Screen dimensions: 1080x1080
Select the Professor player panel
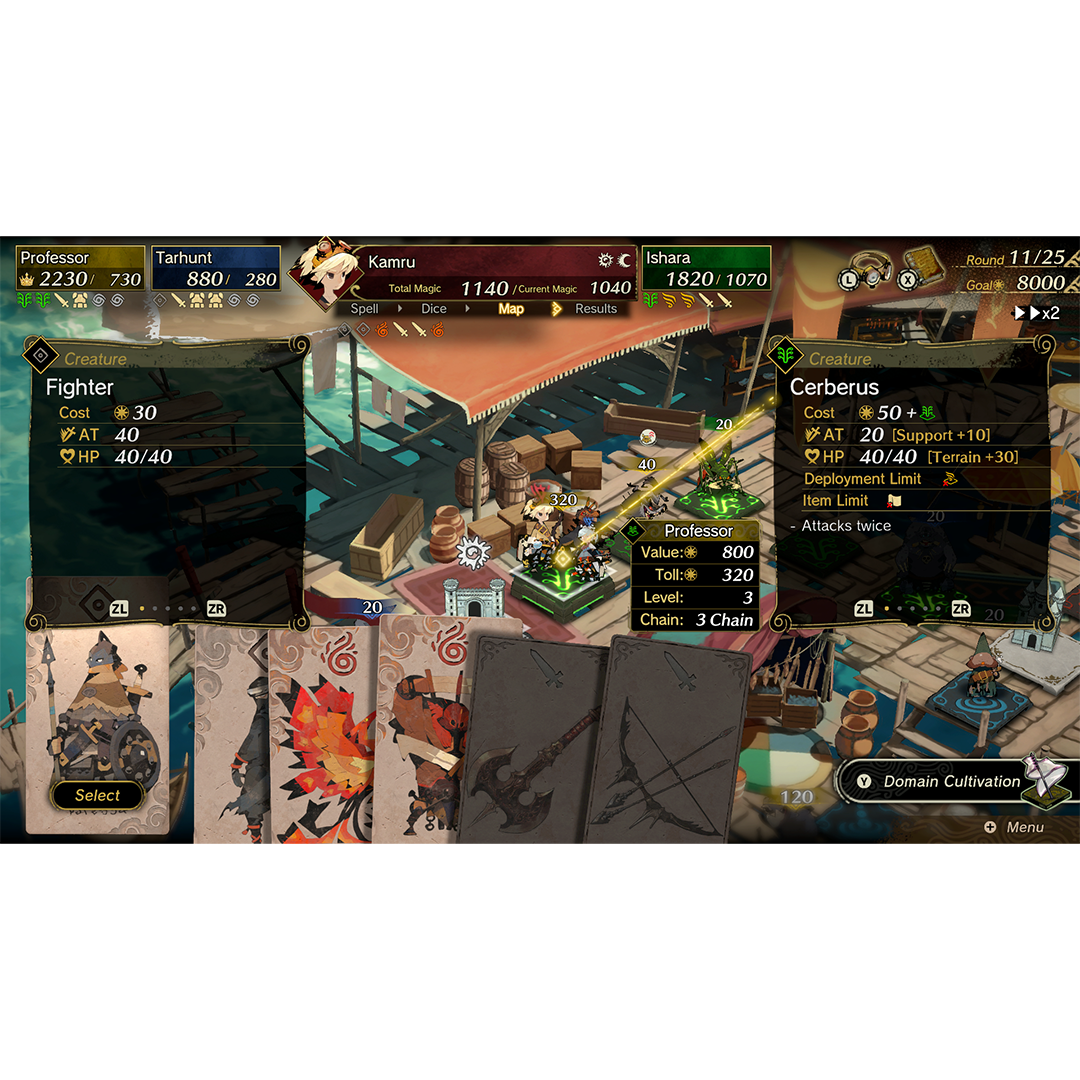pyautogui.click(x=81, y=269)
